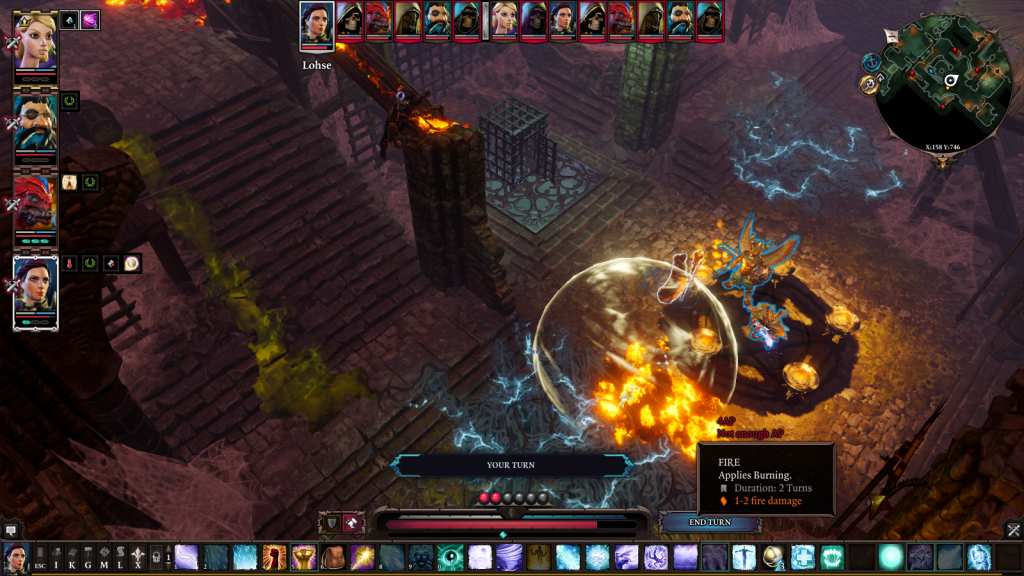Image resolution: width=1024 pixels, height=576 pixels.
Task: Toggle the crossed swords combat button
Action: [x=1012, y=529]
